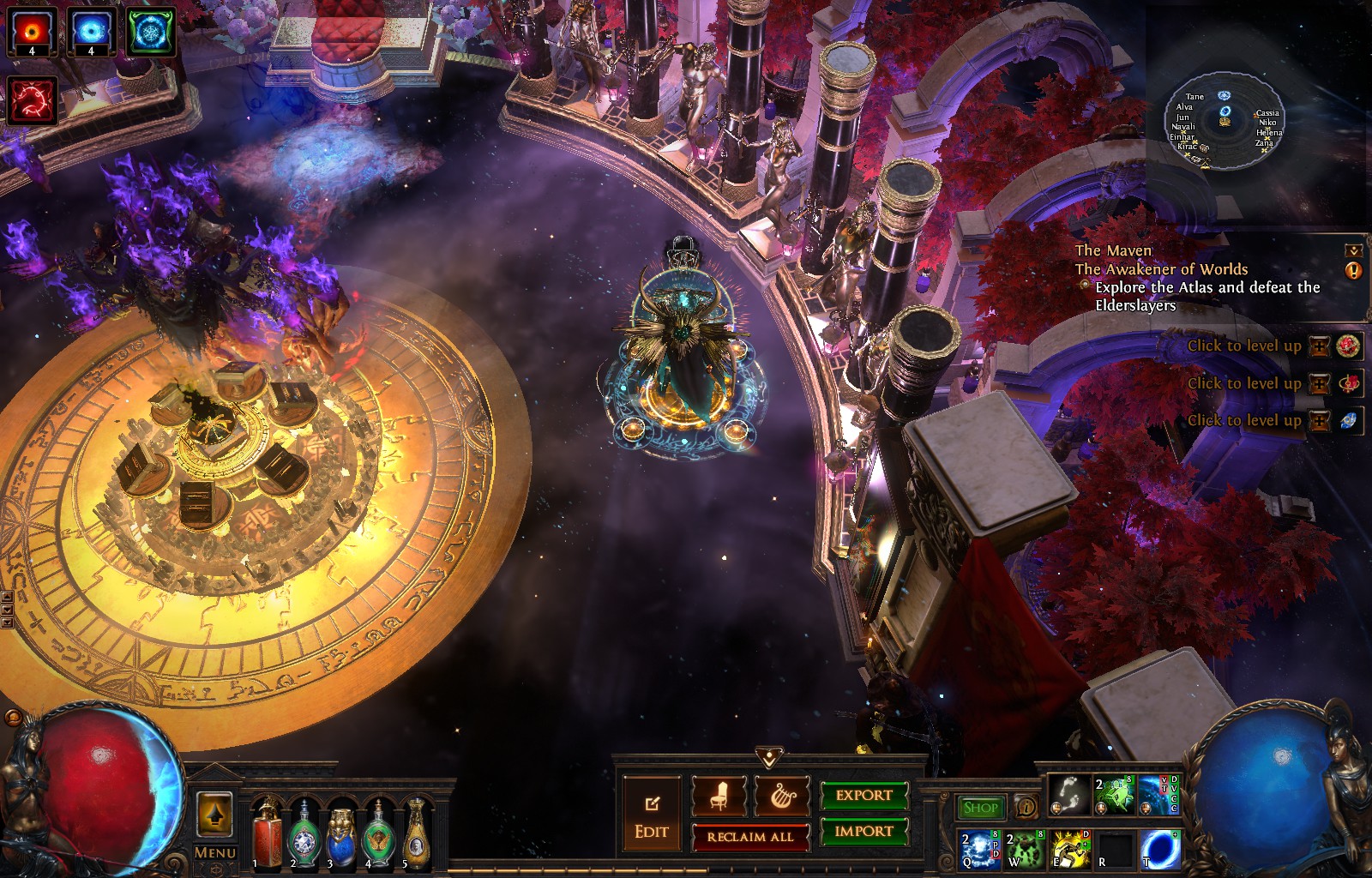The height and width of the screenshot is (878, 1372).
Task: Click the gold arrow level-up button
Action: (x=214, y=813)
